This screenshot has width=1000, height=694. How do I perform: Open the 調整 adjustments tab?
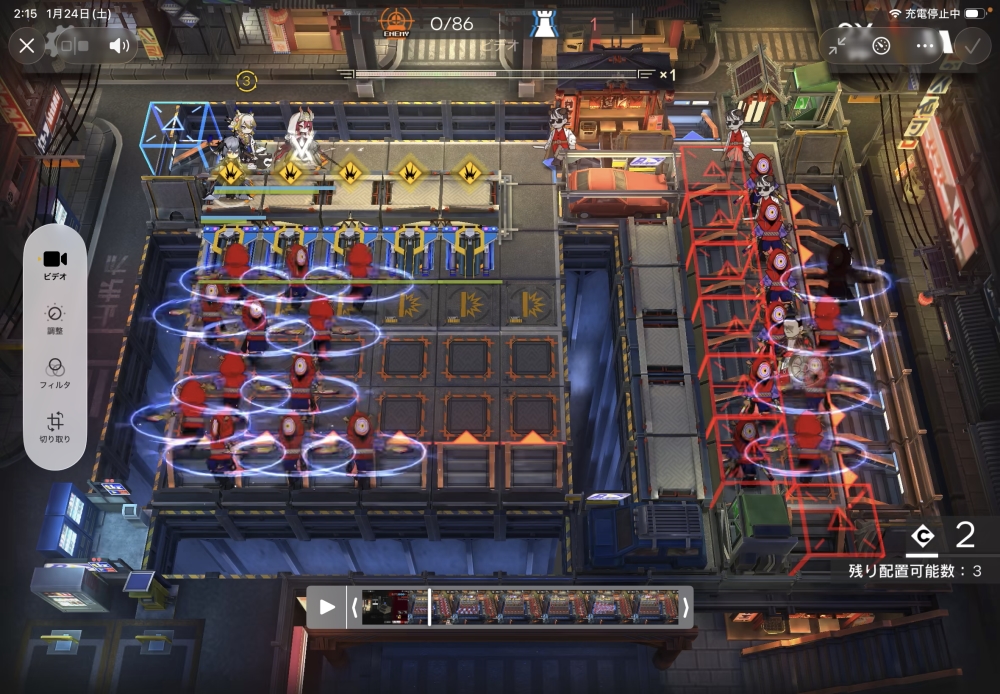(55, 320)
